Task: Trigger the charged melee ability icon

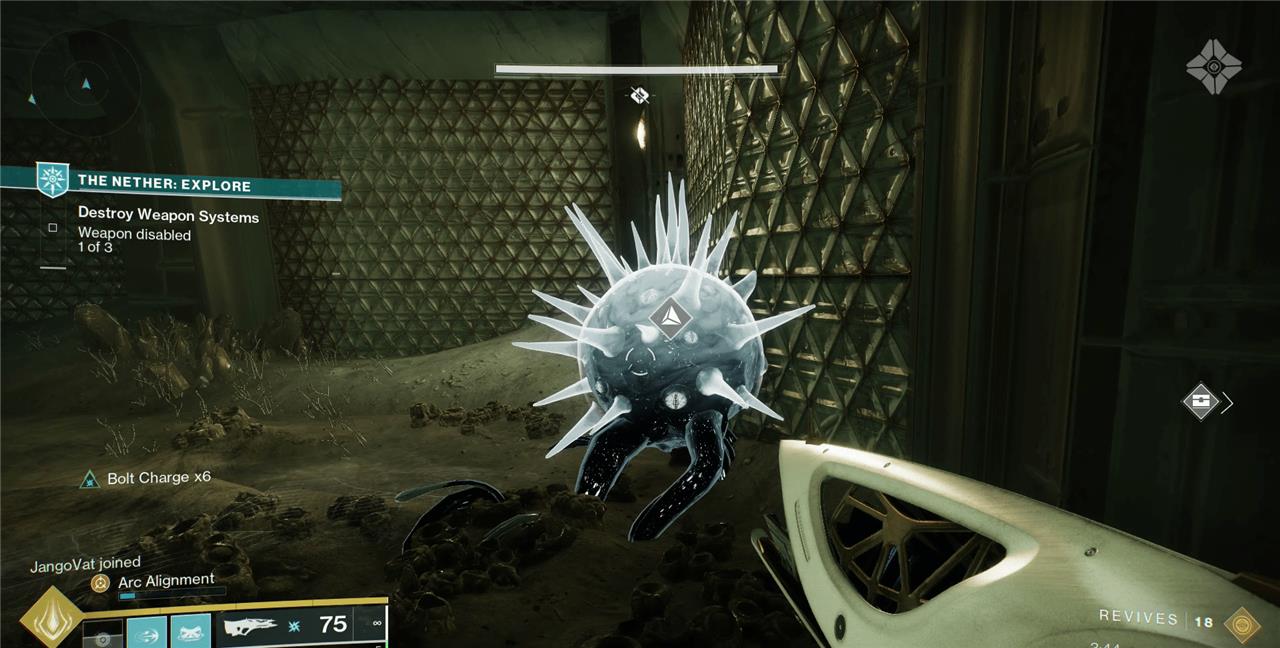Action: pyautogui.click(x=147, y=633)
